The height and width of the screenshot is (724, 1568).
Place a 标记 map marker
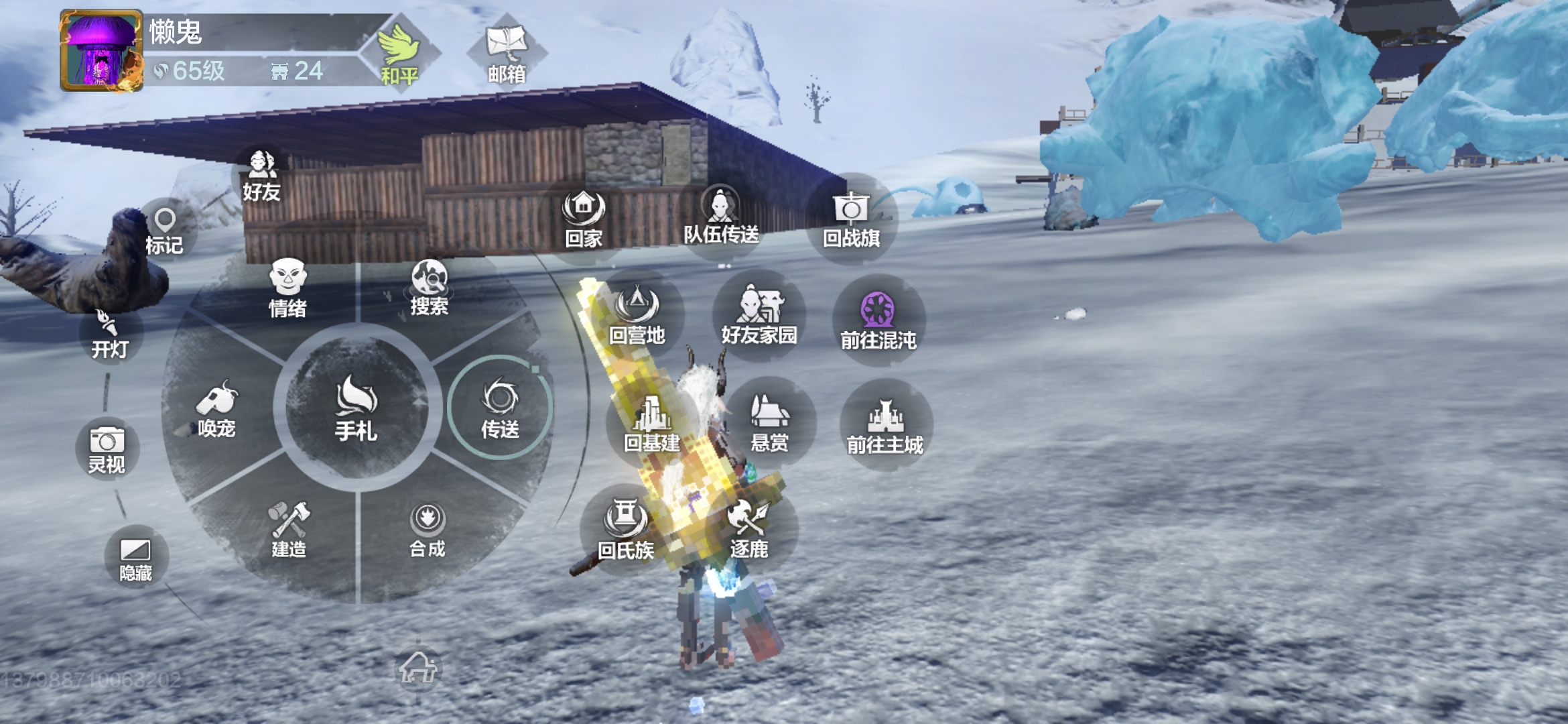[165, 231]
